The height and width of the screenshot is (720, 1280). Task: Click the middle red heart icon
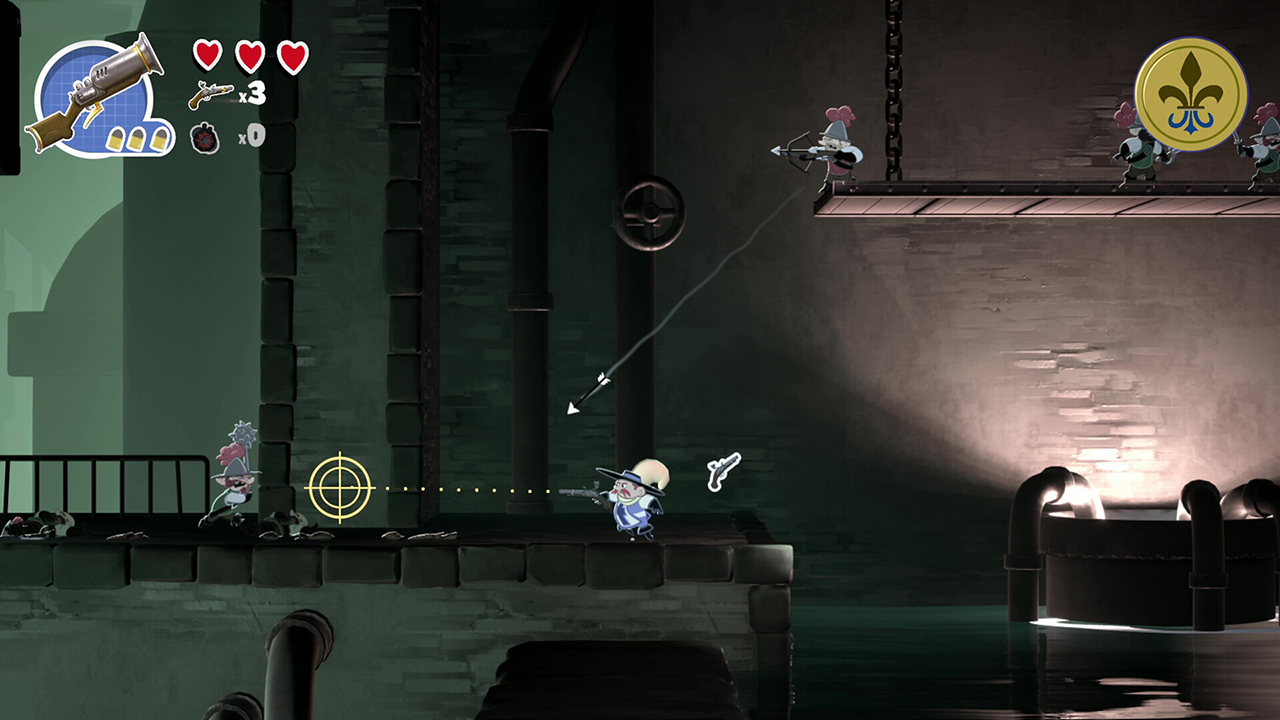249,55
